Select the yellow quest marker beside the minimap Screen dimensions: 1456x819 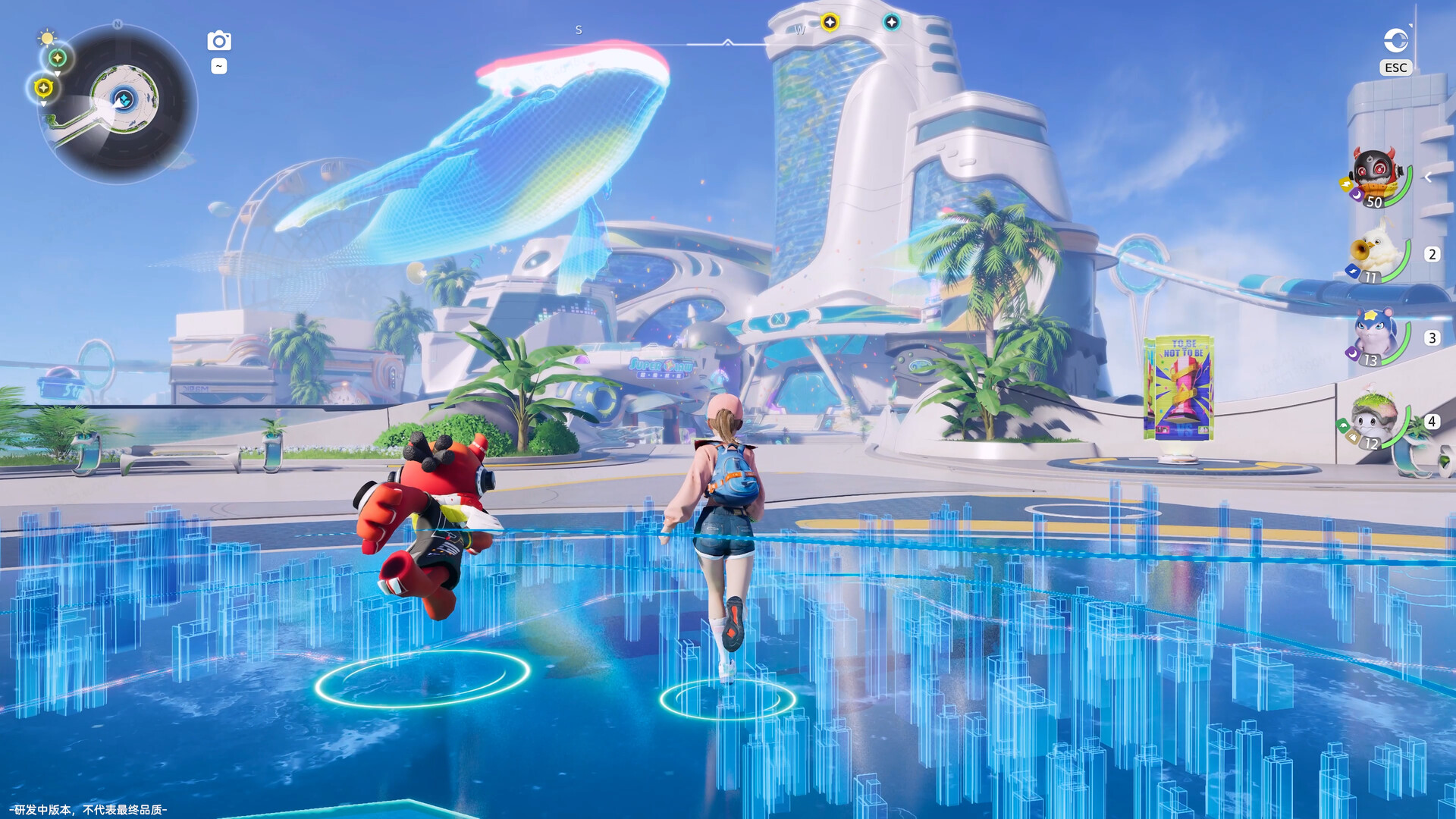(43, 88)
